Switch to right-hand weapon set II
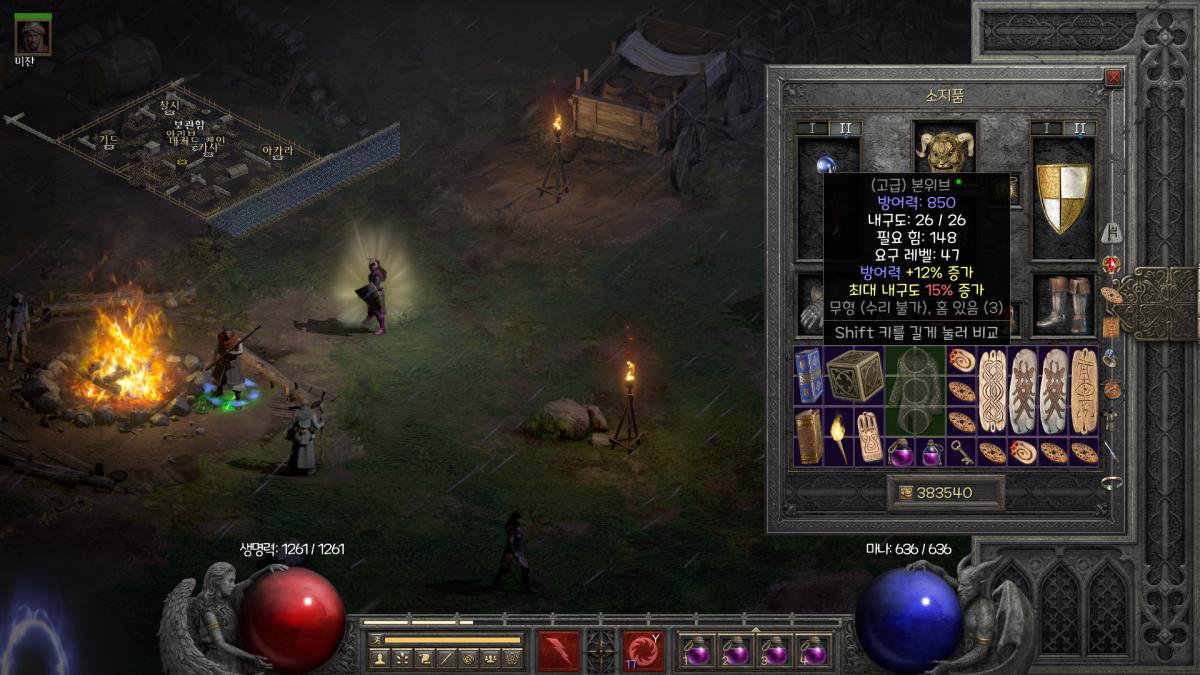 pos(1079,129)
